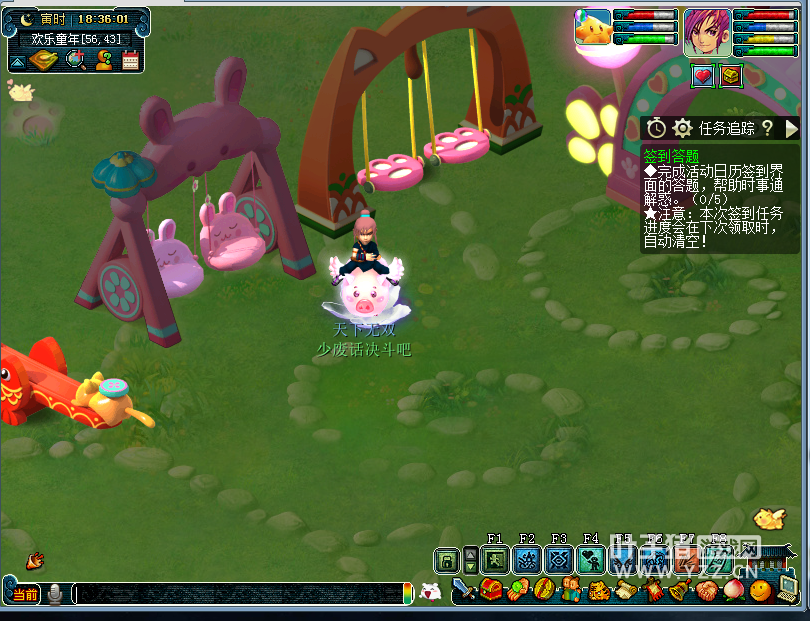Click the quest tracker stopwatch icon
The width and height of the screenshot is (810, 621).
pos(656,128)
